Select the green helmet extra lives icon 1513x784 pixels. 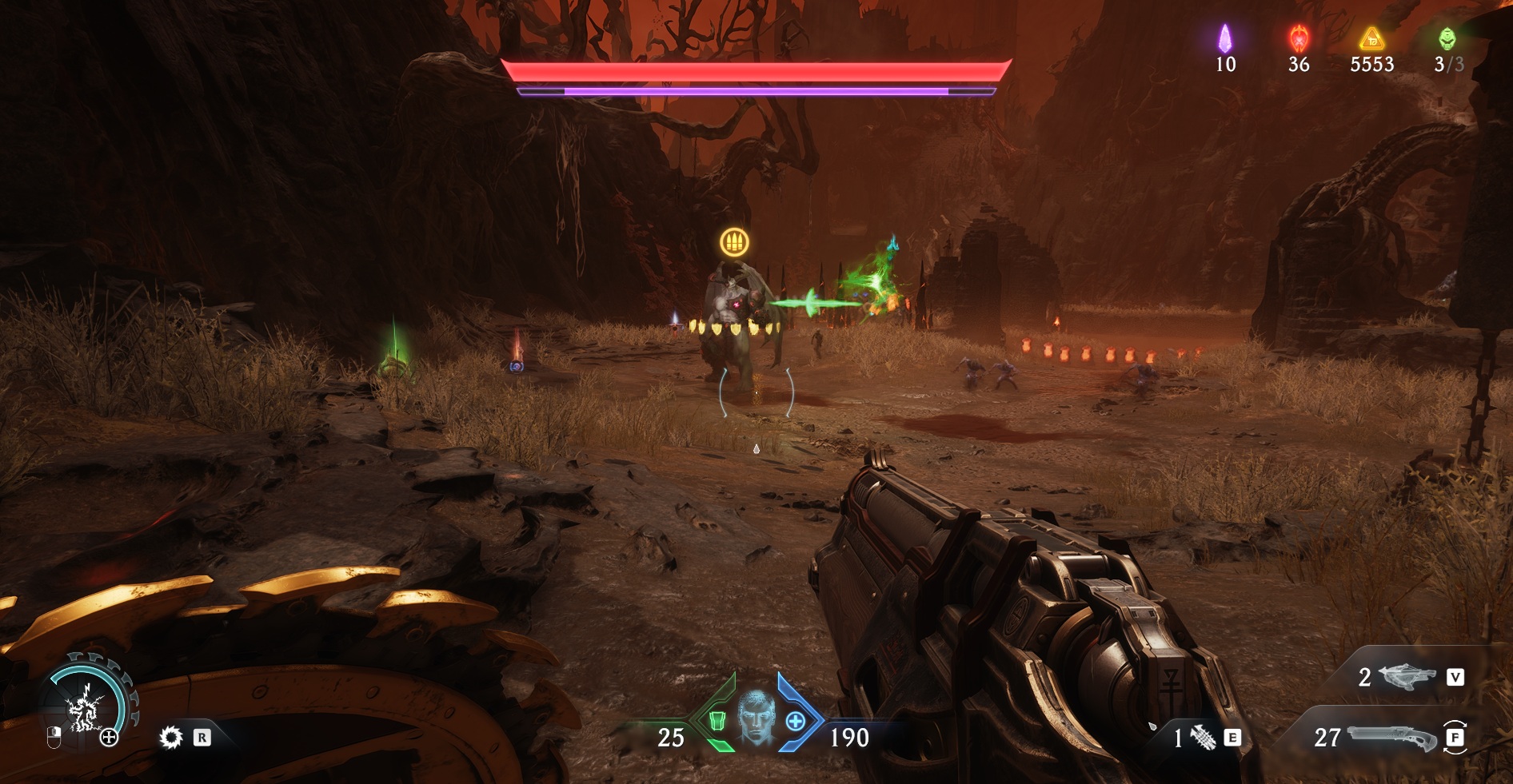[1447, 38]
